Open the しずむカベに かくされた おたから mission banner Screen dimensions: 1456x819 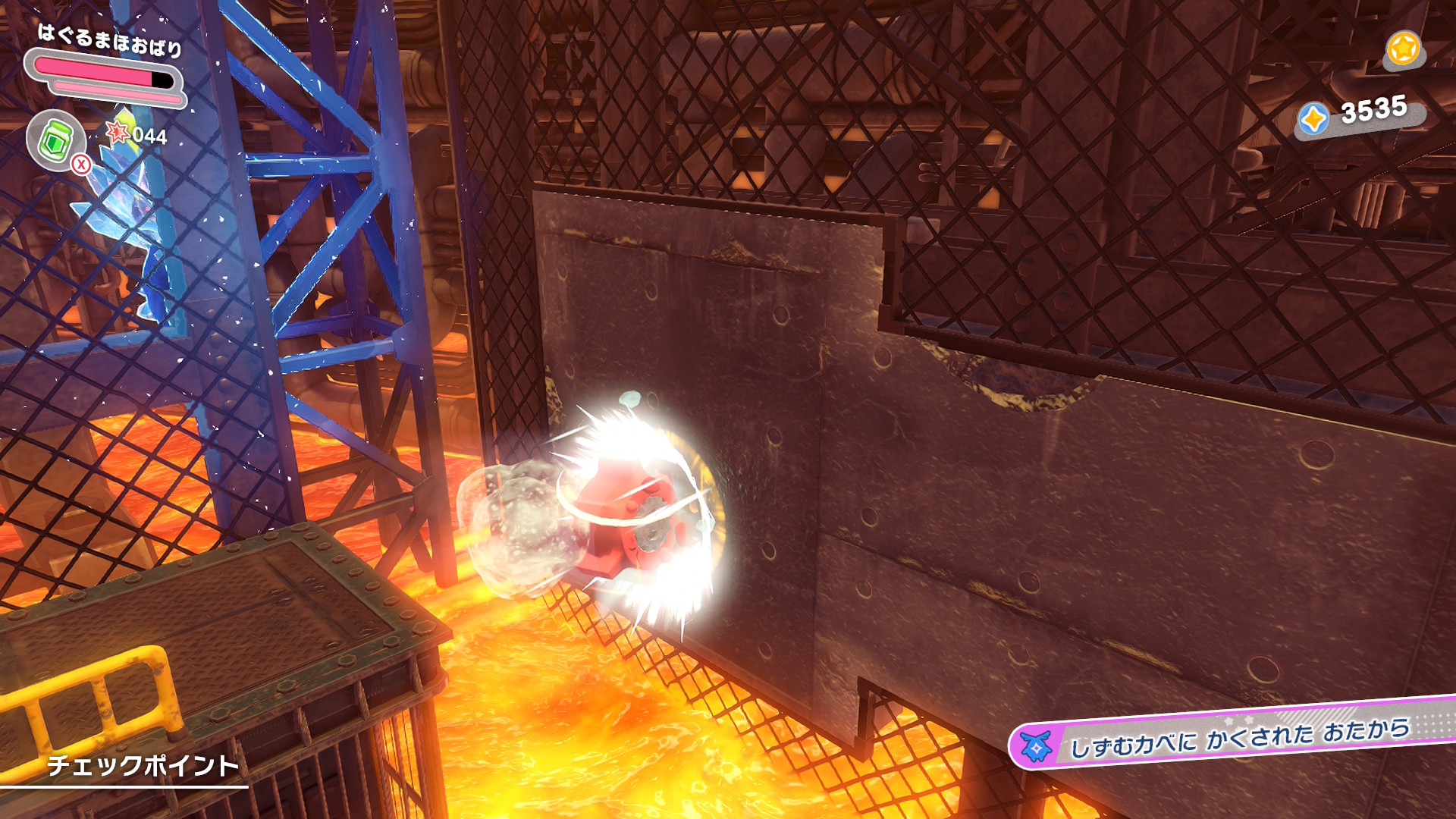click(x=1236, y=736)
